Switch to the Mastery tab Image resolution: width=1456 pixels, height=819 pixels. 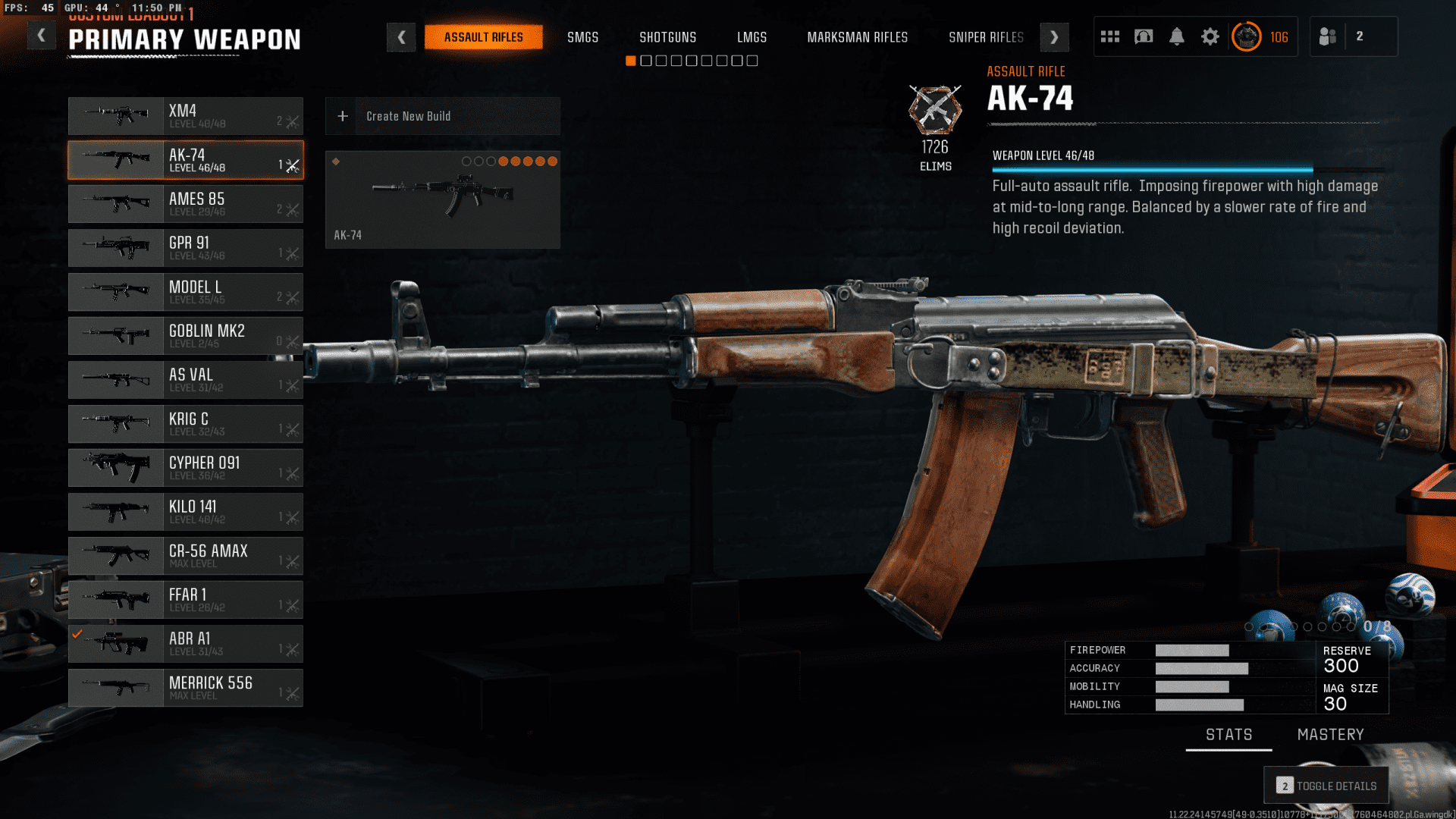click(1330, 735)
